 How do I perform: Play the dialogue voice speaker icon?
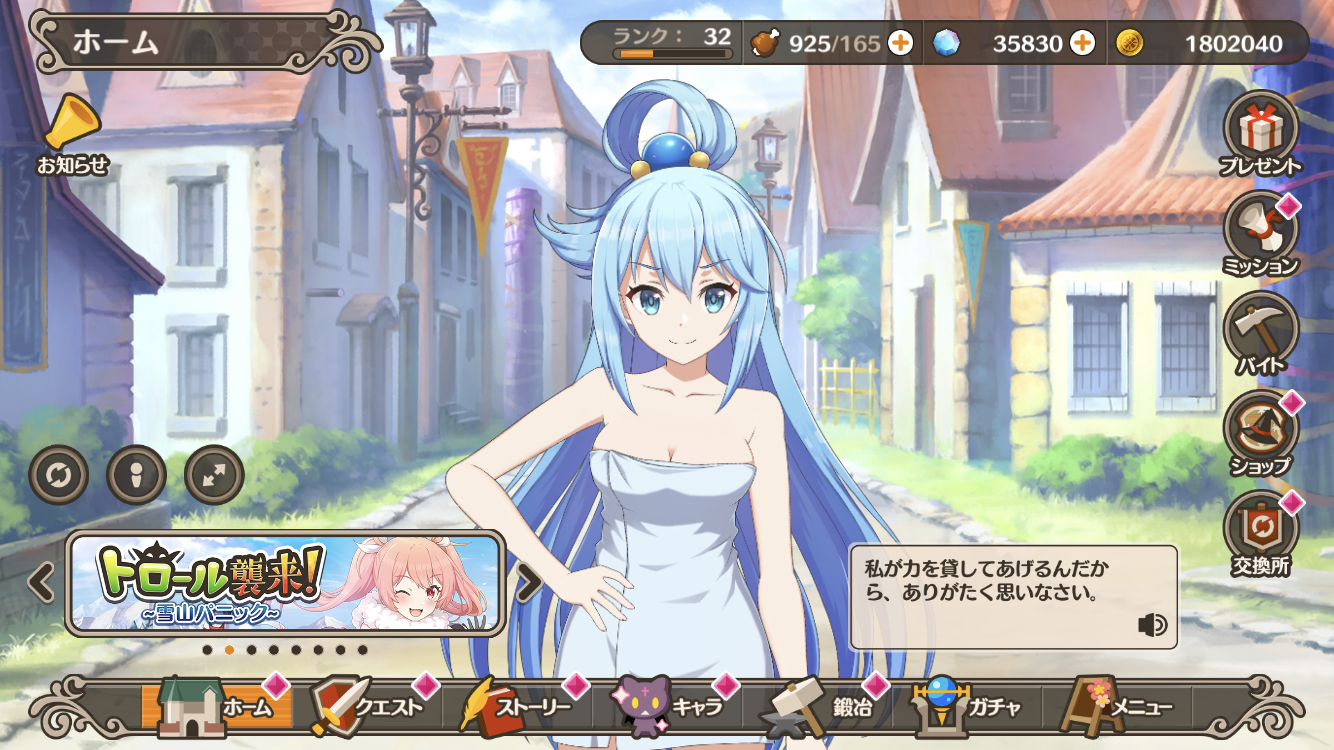pyautogui.click(x=1152, y=625)
